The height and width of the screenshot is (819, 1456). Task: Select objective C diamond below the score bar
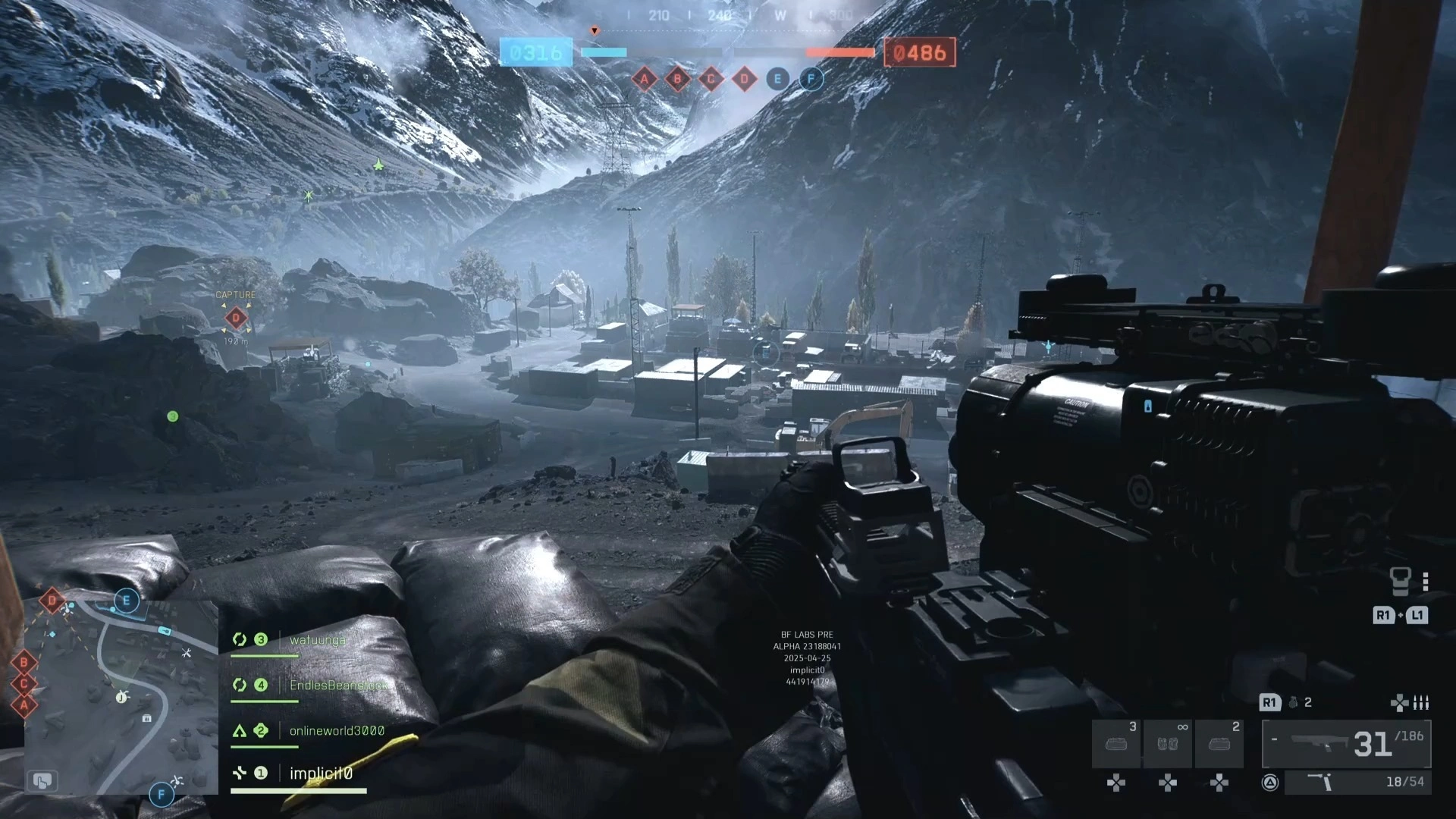tap(711, 79)
